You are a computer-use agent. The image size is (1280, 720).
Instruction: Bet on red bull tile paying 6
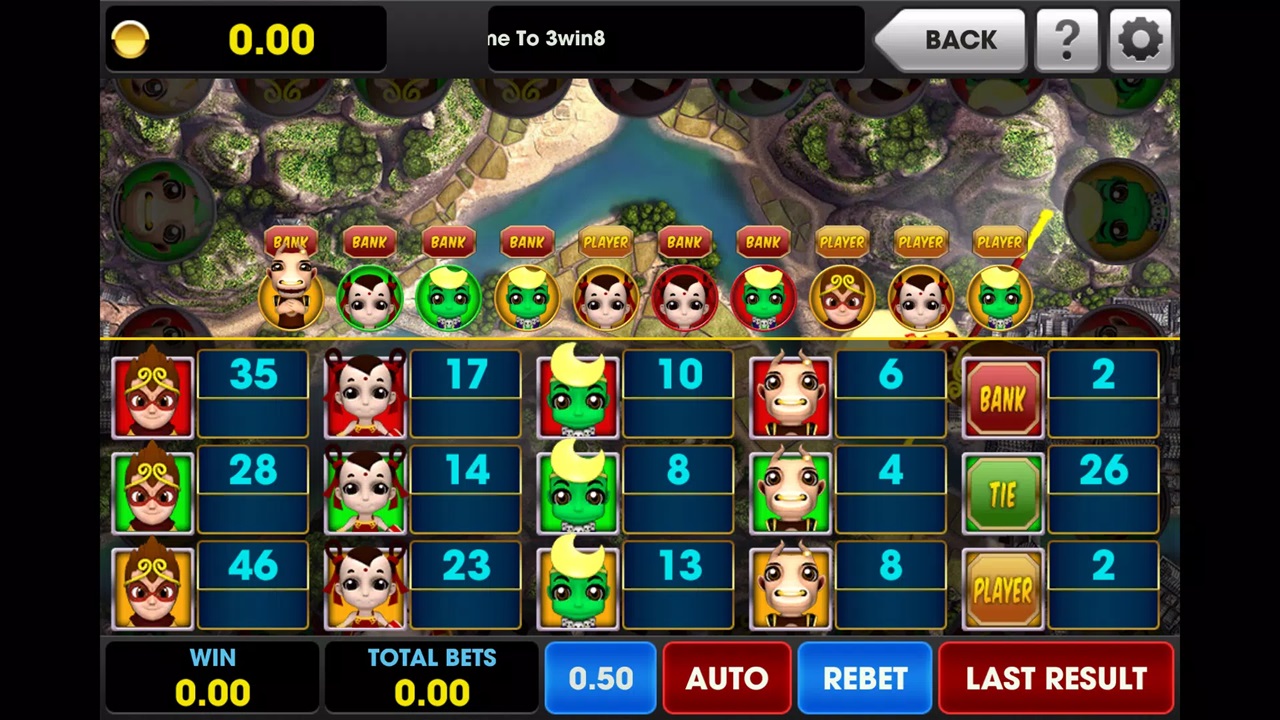pos(790,396)
